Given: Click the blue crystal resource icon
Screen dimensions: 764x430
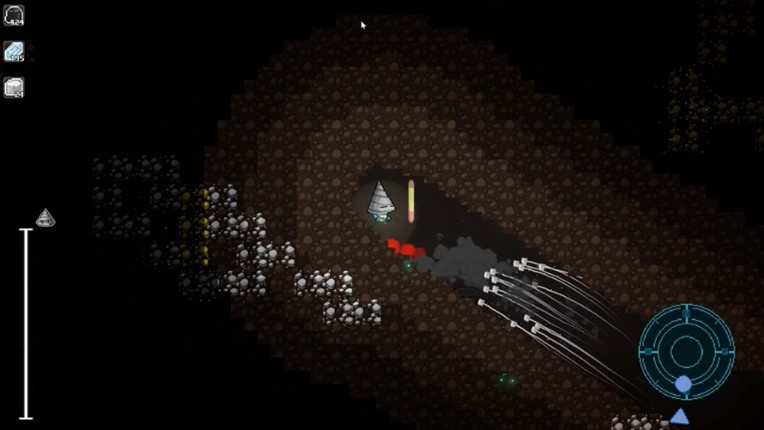Looking at the screenshot, I should 14,51.
